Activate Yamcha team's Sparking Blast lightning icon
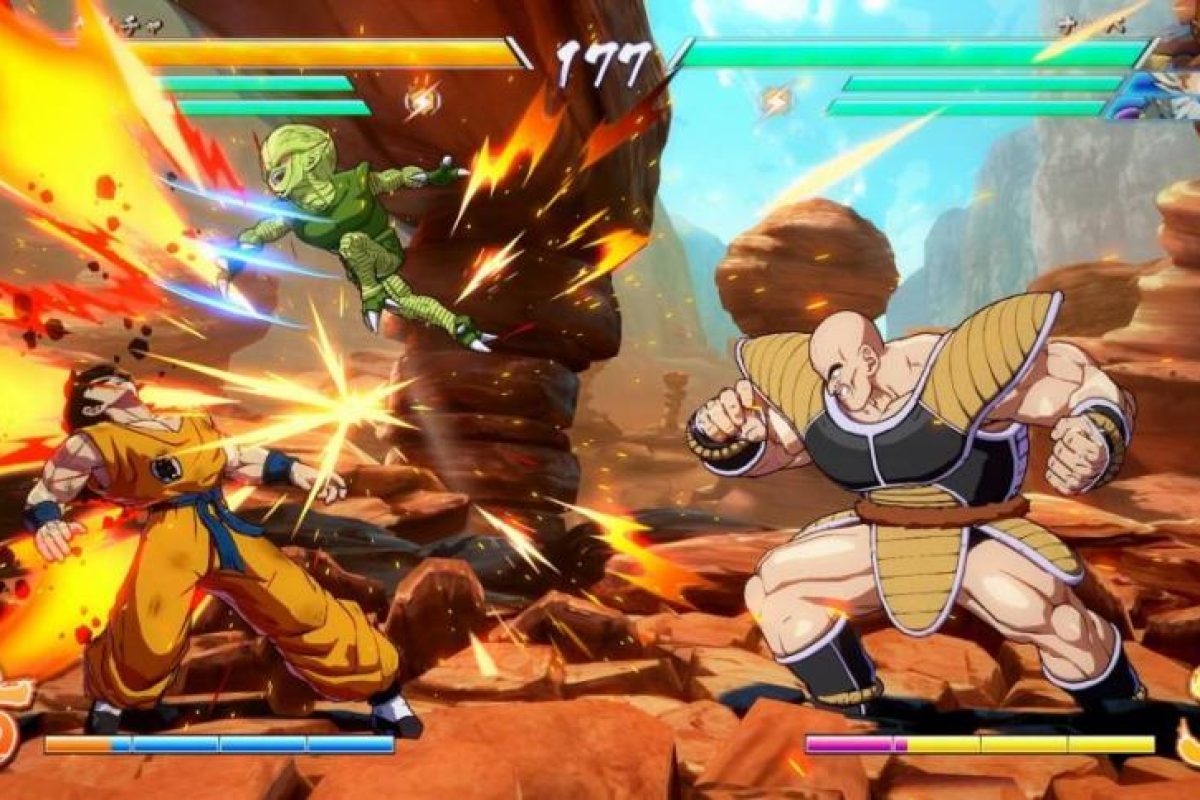The width and height of the screenshot is (1200, 800). point(422,100)
